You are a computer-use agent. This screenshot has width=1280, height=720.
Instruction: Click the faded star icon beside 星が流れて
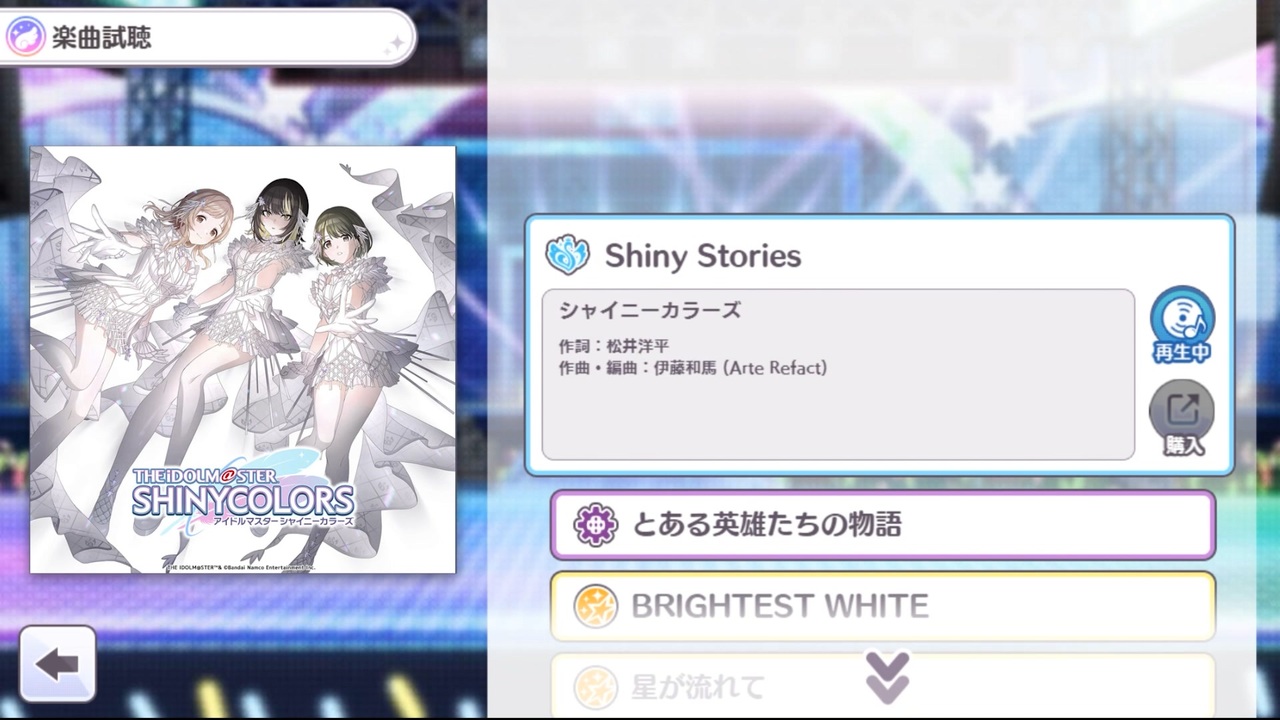(595, 685)
